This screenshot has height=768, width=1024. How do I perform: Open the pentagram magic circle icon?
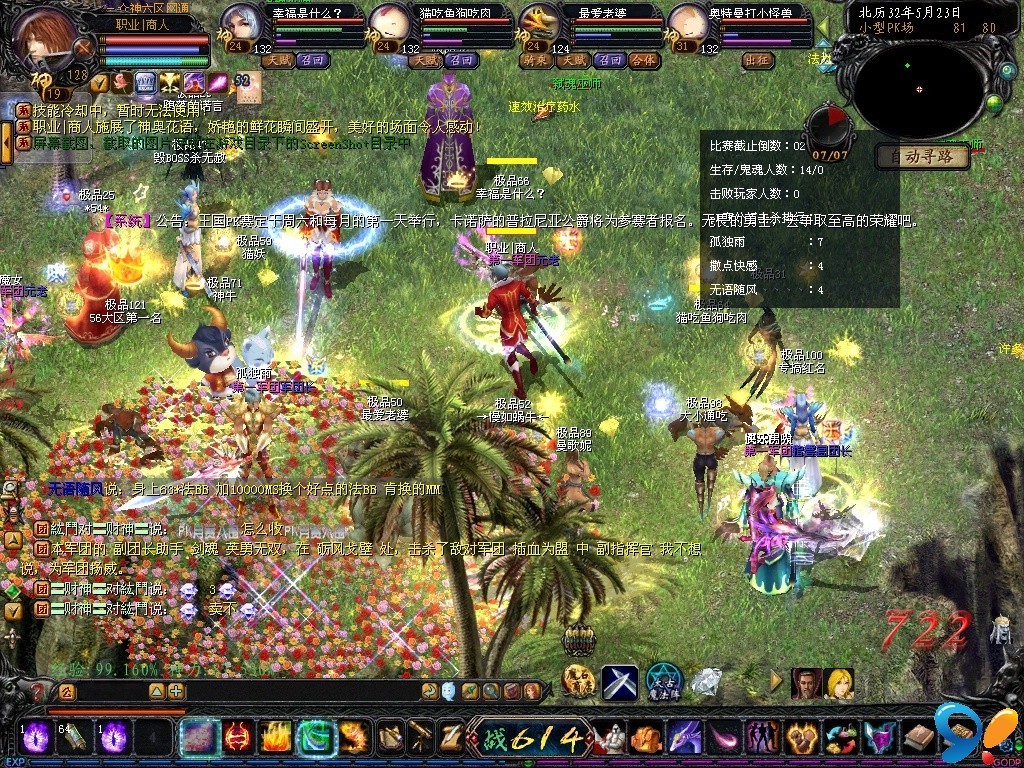(663, 683)
